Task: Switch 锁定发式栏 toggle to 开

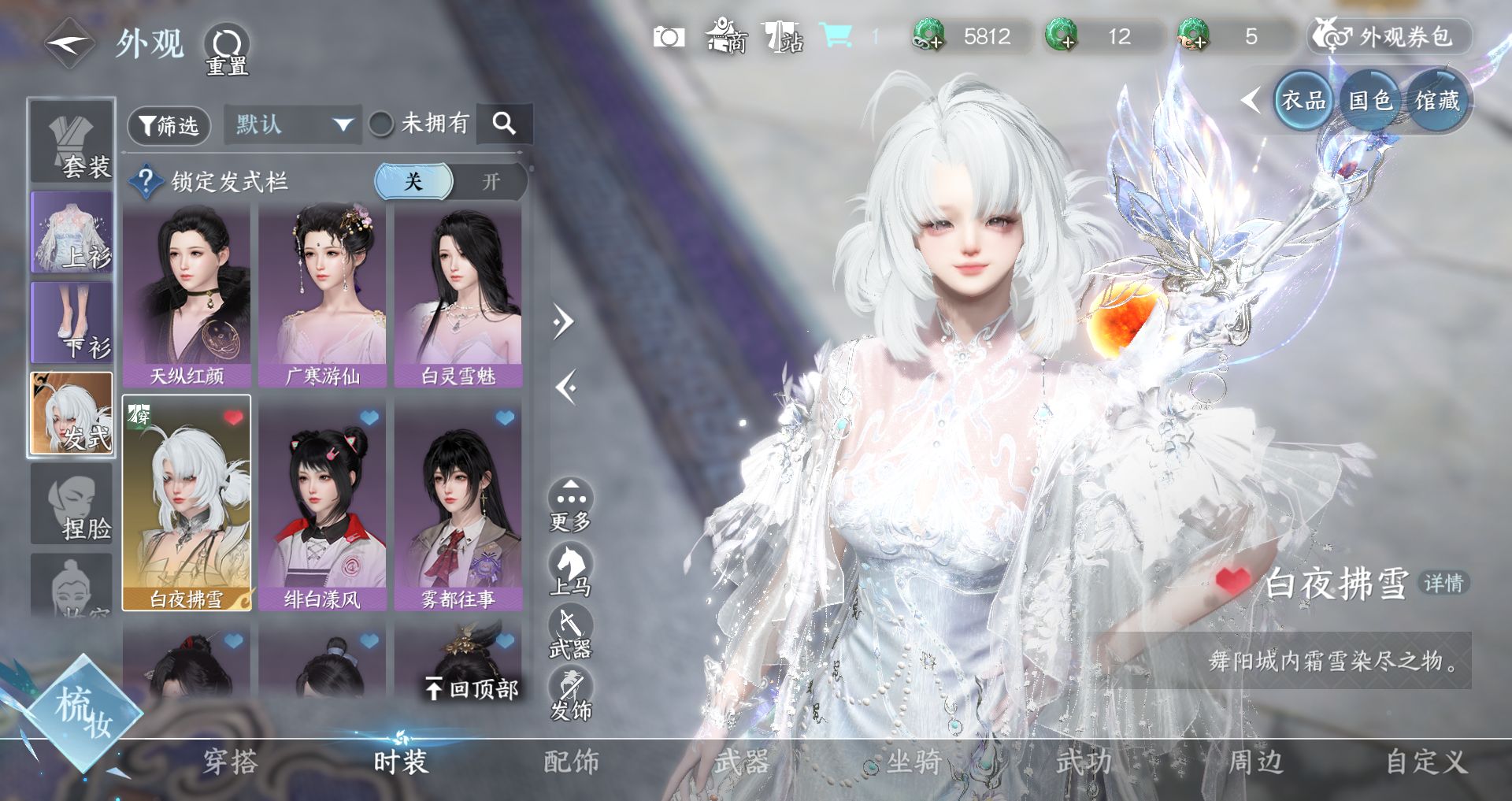Action: (491, 182)
